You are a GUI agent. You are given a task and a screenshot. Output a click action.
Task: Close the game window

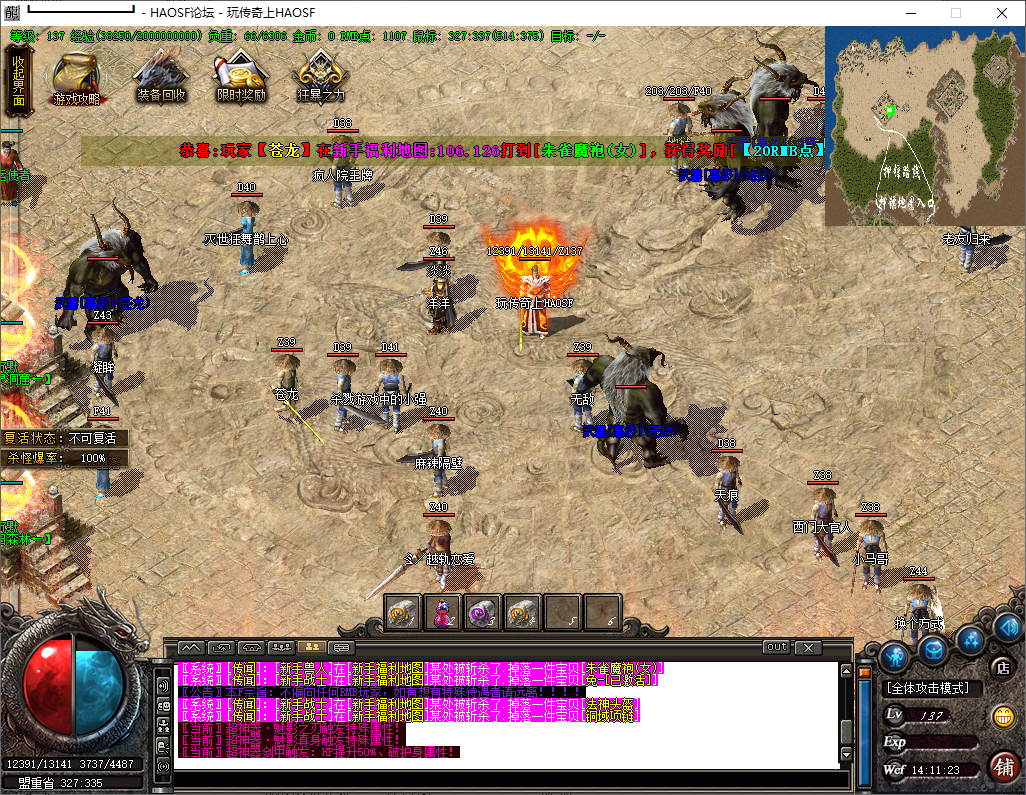coord(1001,13)
